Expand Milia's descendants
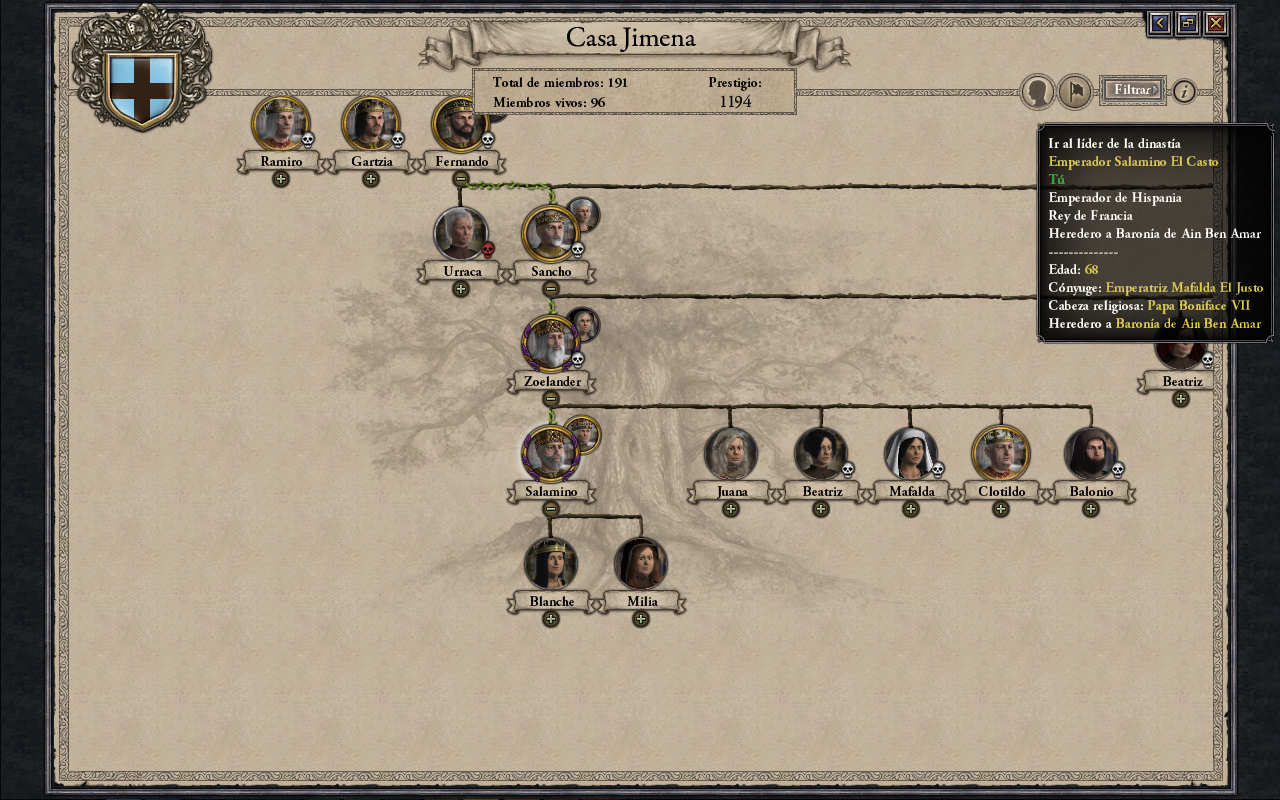 pos(641,619)
